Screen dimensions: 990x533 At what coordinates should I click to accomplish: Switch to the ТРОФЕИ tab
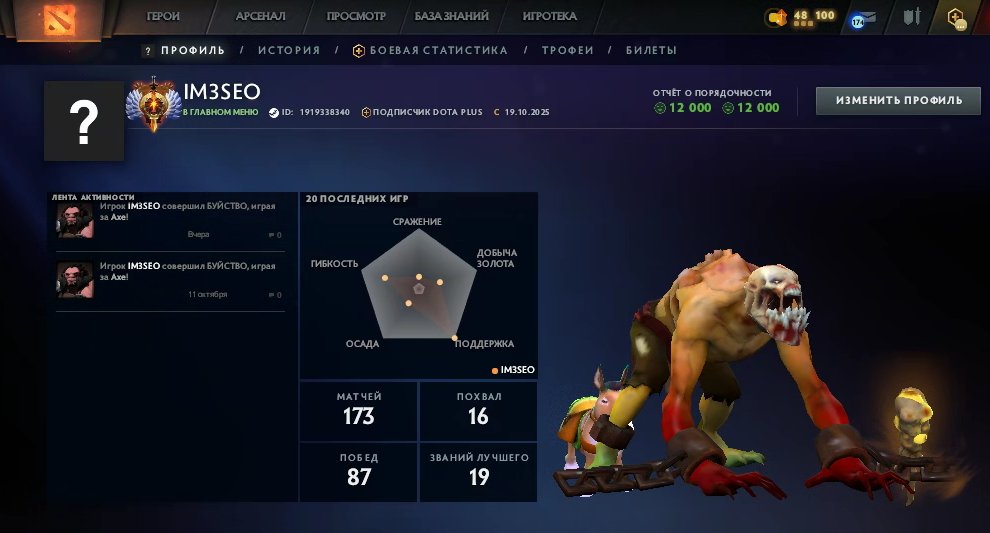tap(567, 50)
